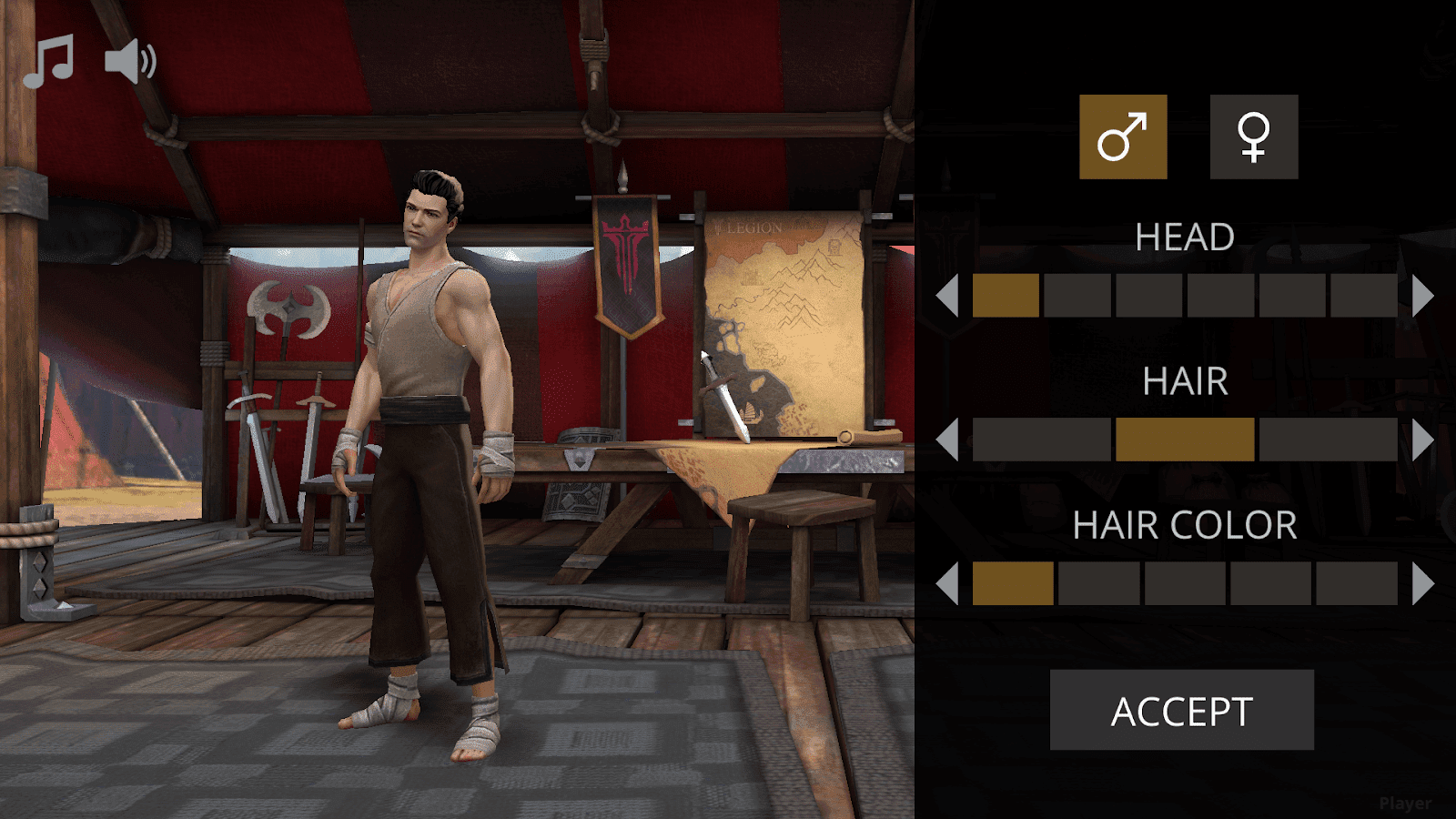The width and height of the screenshot is (1456, 819).
Task: Toggle the music note icon
Action: 48,62
